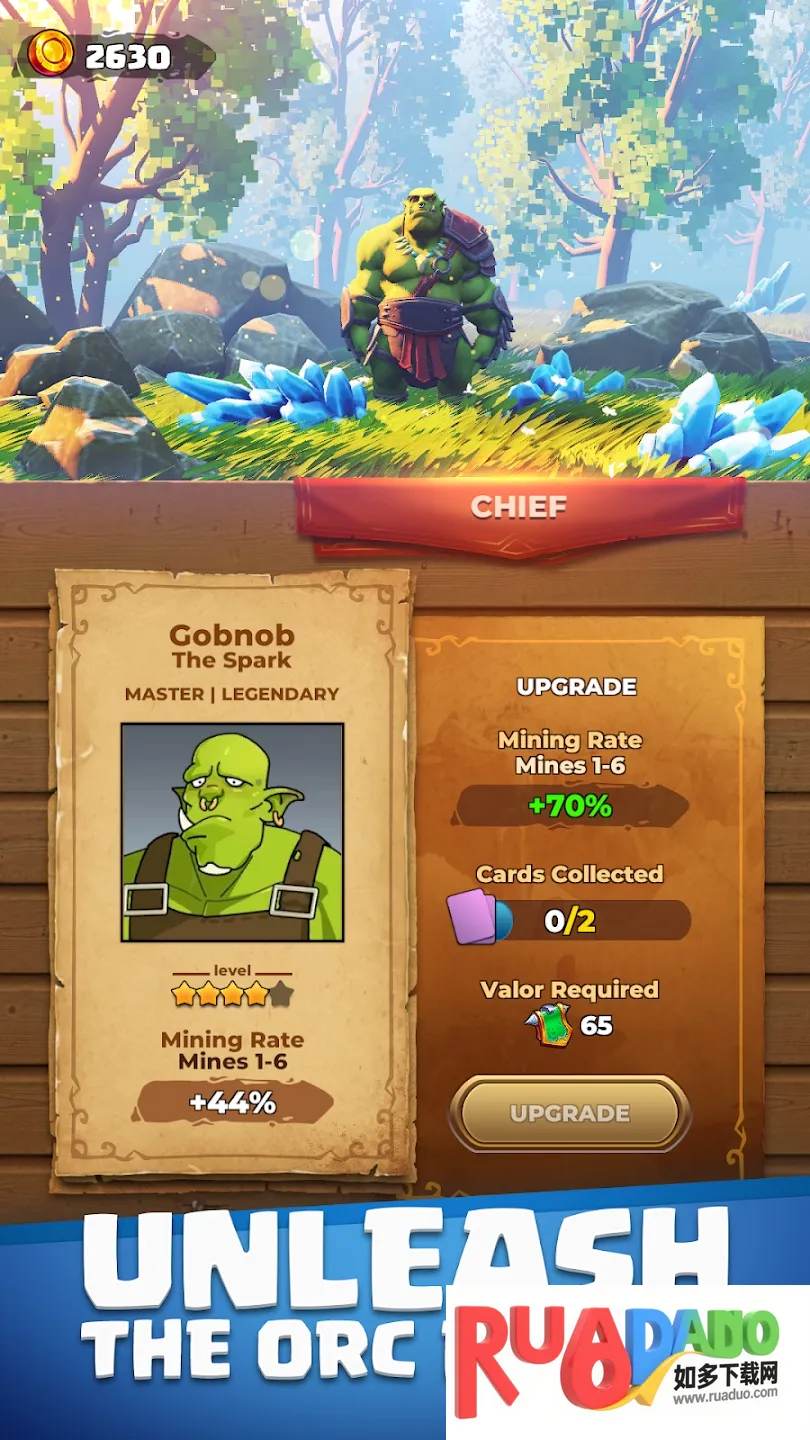Open the Ruaduo watermark logo

tap(627, 1362)
